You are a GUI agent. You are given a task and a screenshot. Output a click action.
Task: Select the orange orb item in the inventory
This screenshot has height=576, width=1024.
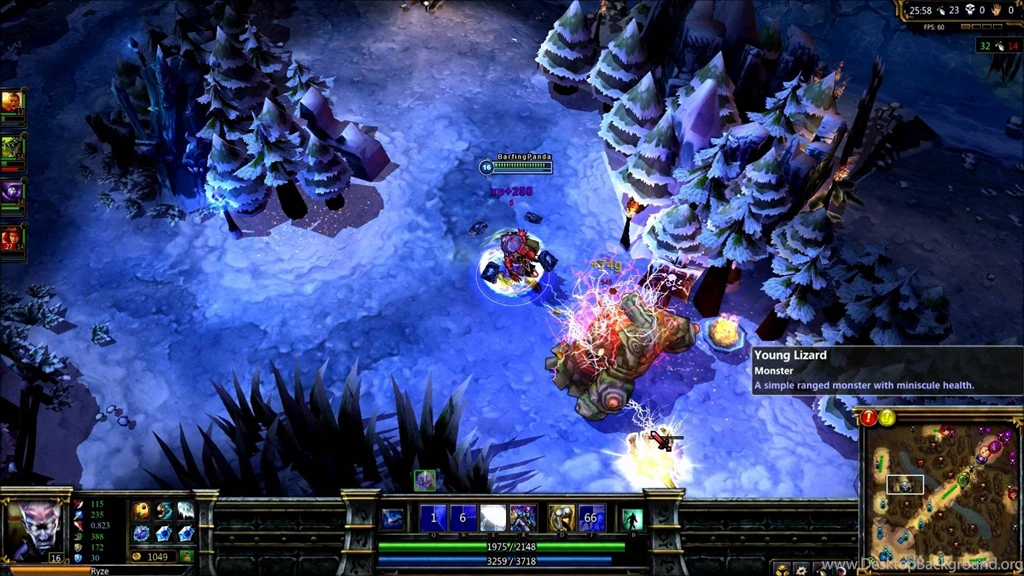tap(142, 511)
